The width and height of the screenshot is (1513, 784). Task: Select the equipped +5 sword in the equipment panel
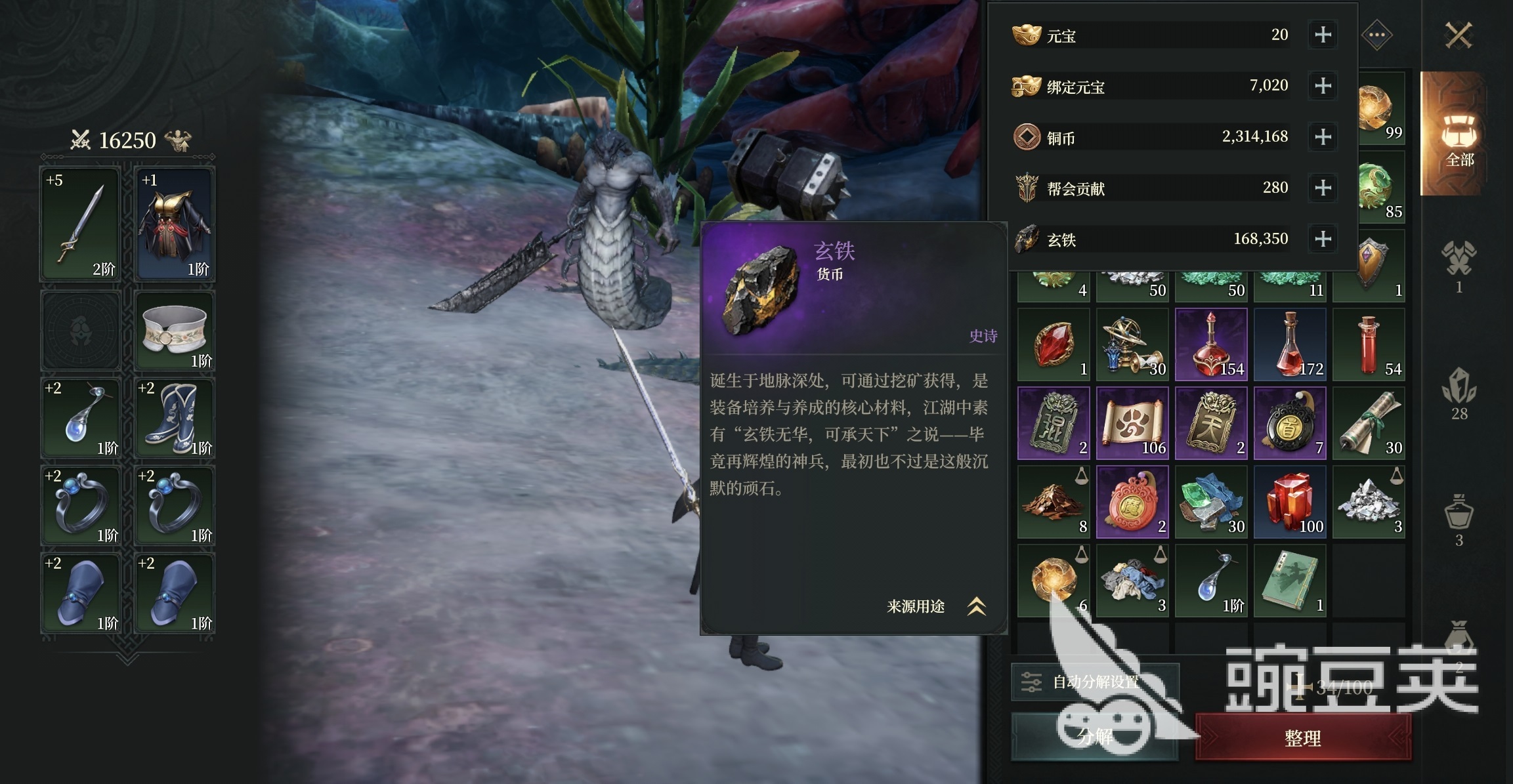tap(80, 223)
